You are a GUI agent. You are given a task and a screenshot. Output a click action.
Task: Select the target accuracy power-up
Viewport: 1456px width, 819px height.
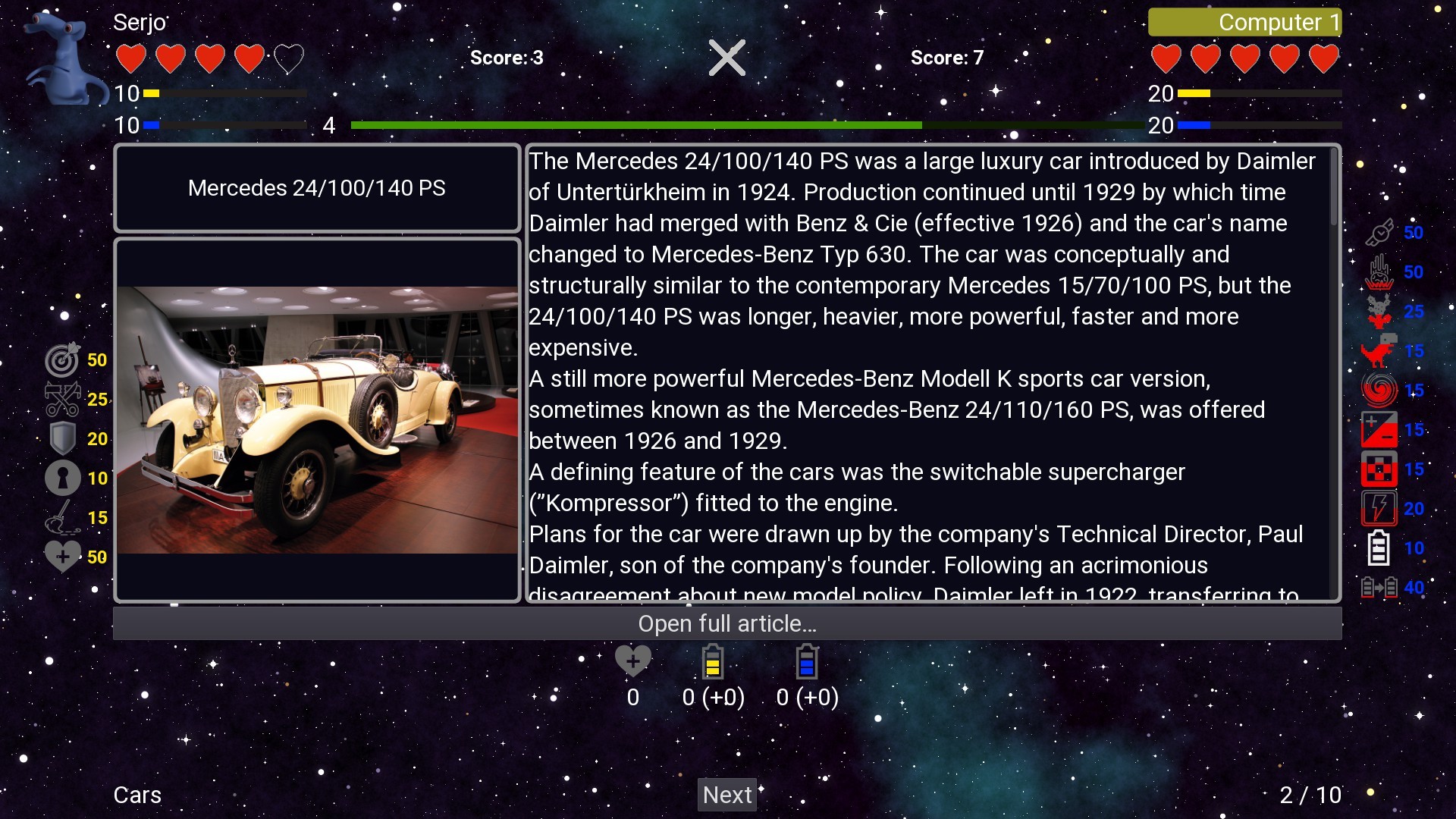click(63, 360)
